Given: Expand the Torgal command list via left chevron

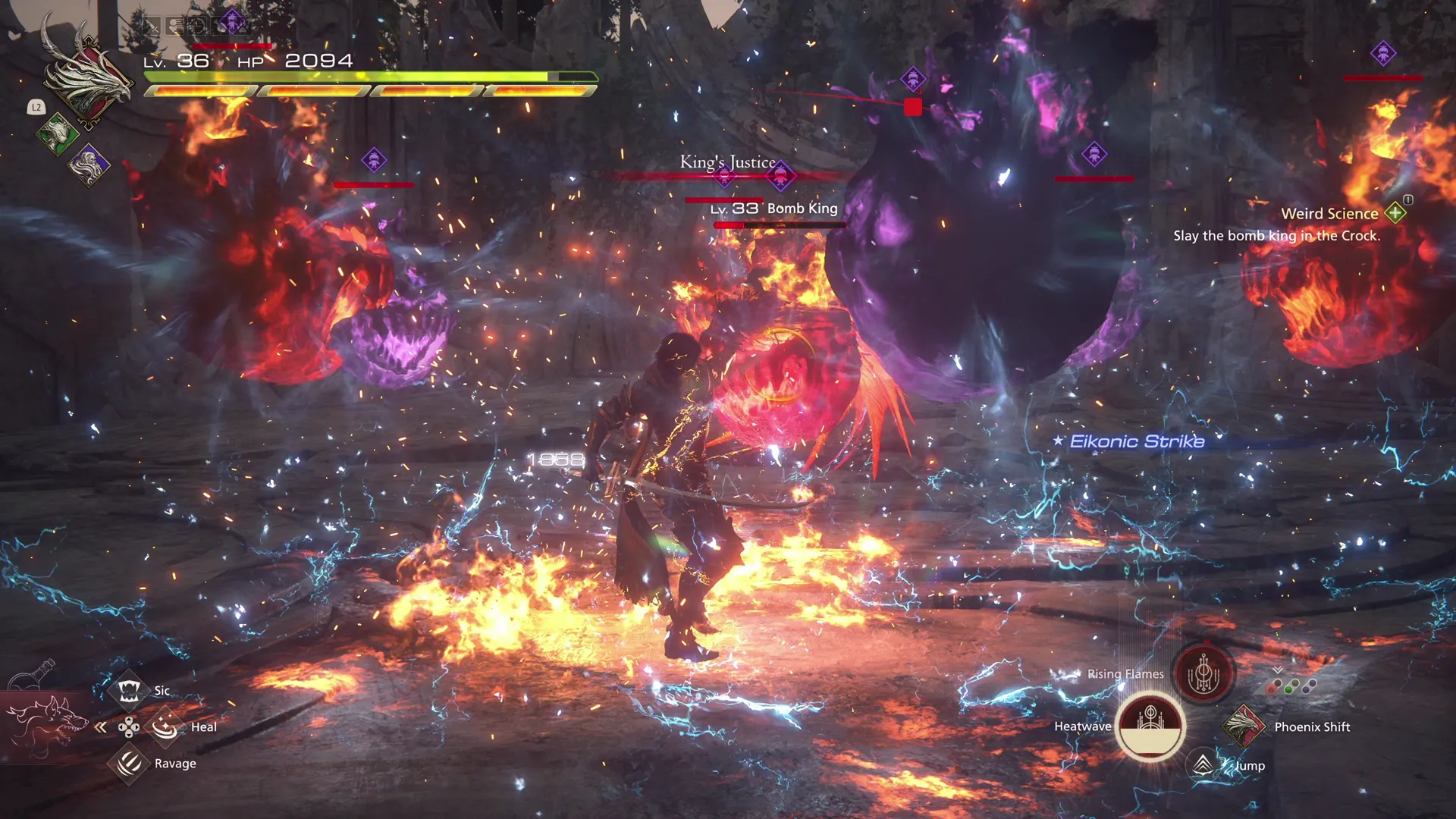Looking at the screenshot, I should pyautogui.click(x=101, y=726).
